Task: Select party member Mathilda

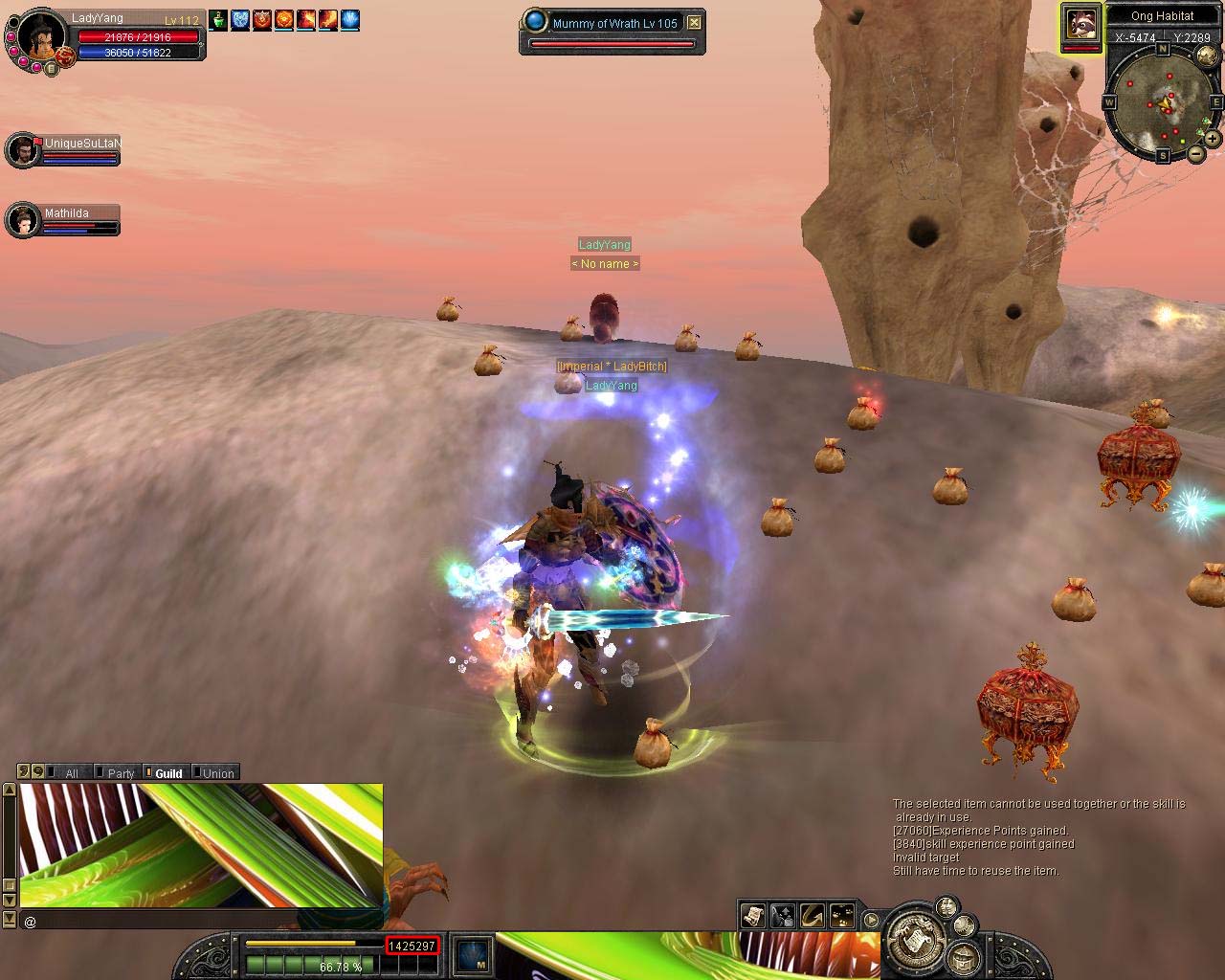Action: (24, 220)
